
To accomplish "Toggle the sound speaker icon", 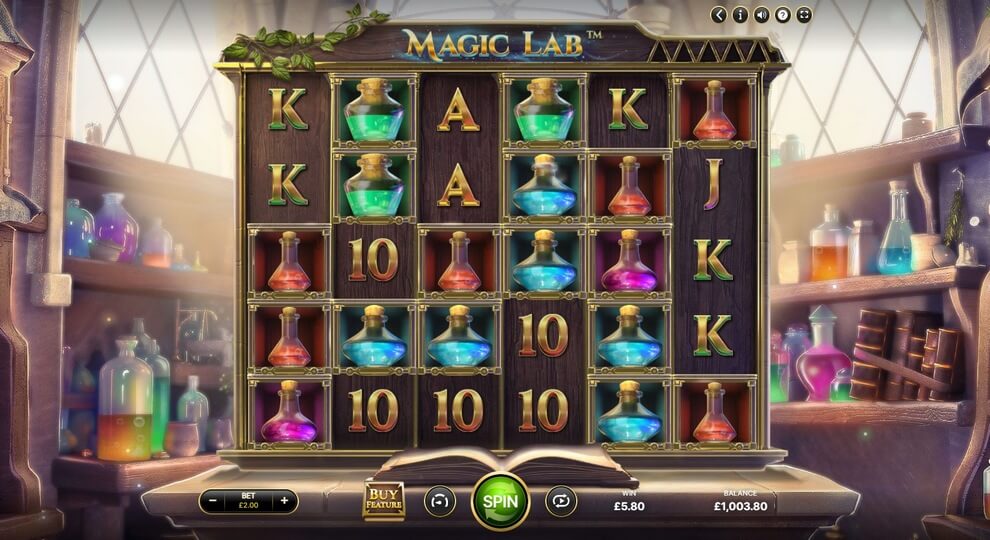I will [762, 15].
